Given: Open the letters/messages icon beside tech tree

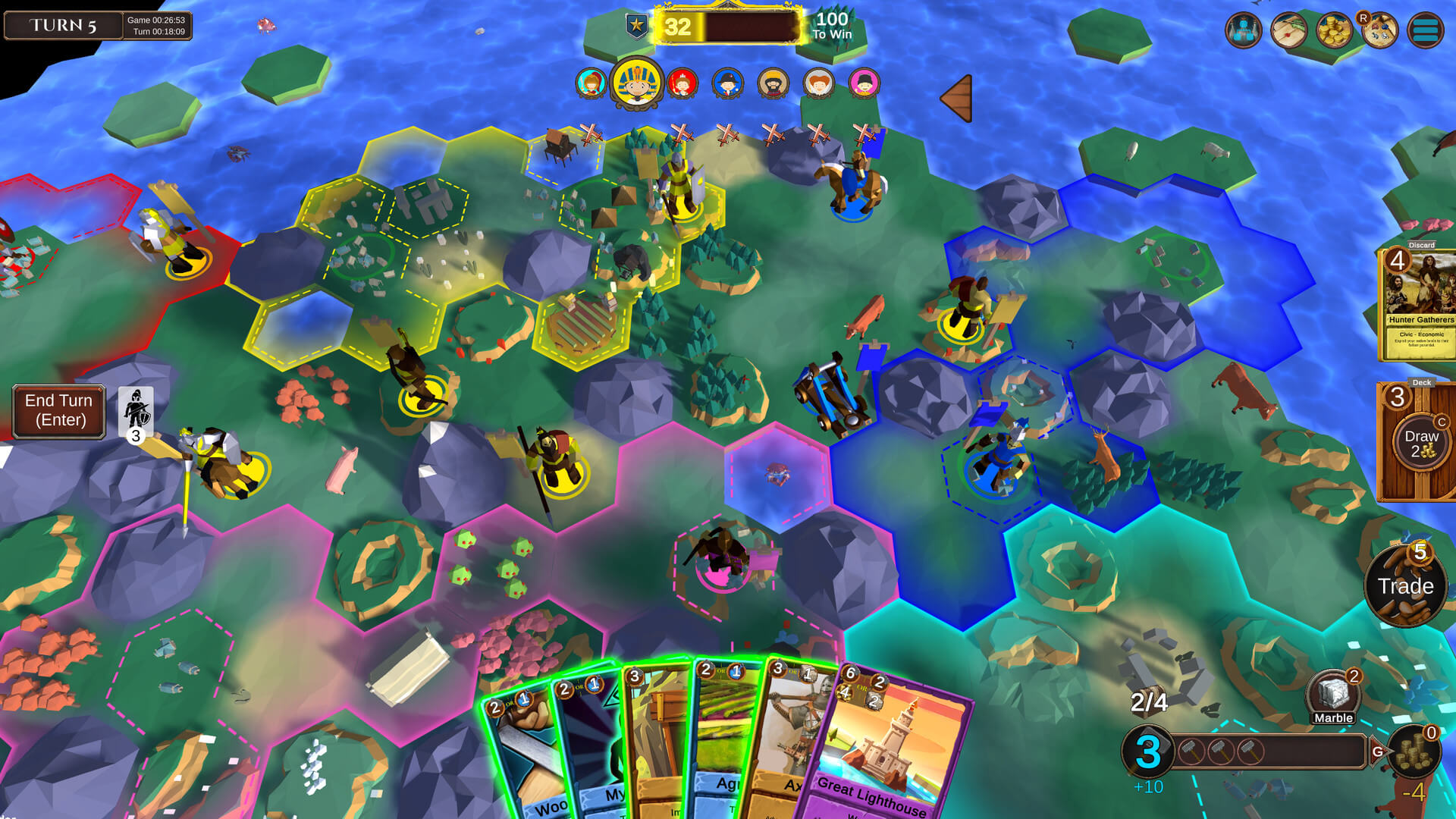Looking at the screenshot, I should (1290, 30).
